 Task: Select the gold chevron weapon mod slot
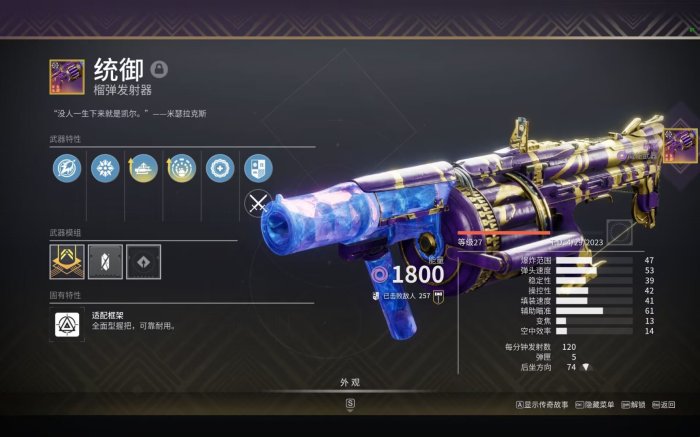67,262
